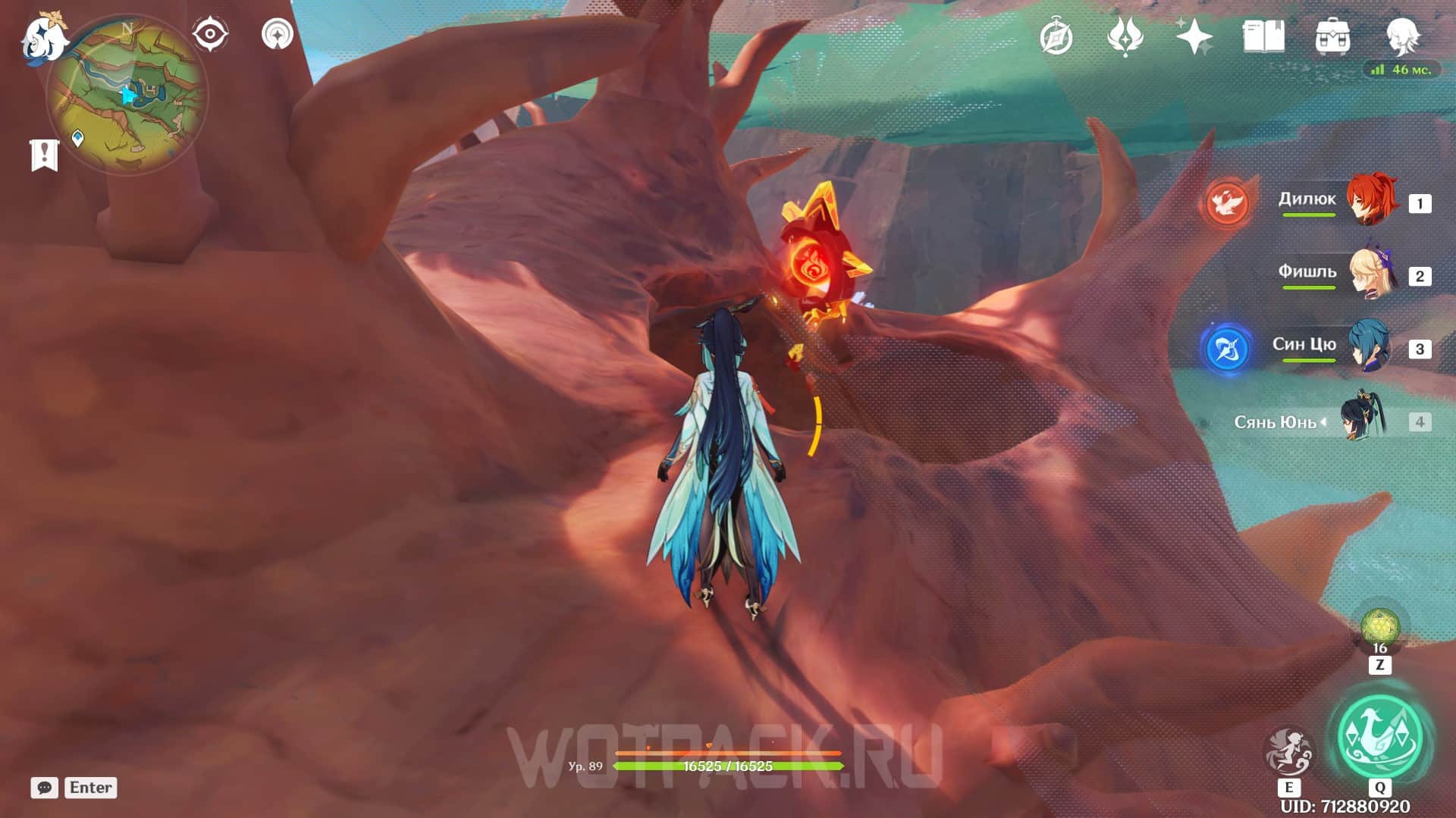
Task: Open the quest log exclamation bookmark
Action: (44, 155)
